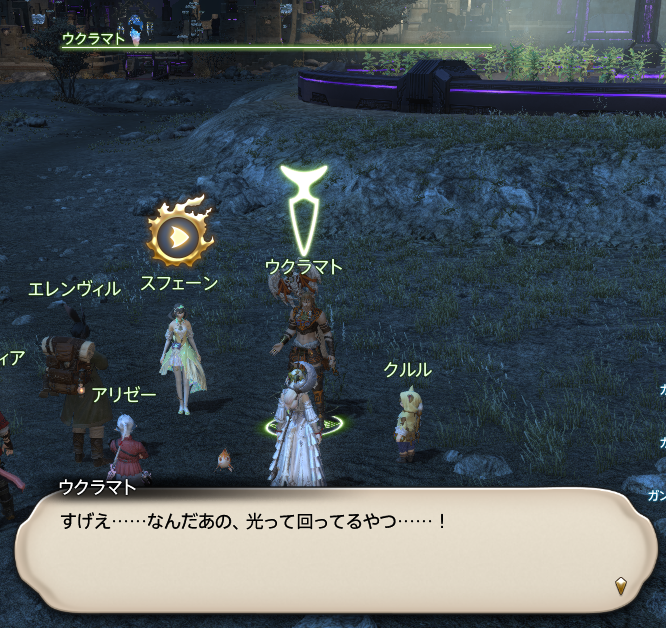Advance the dialogue by clicking the text box
666x628 pixels.
click(x=330, y=552)
